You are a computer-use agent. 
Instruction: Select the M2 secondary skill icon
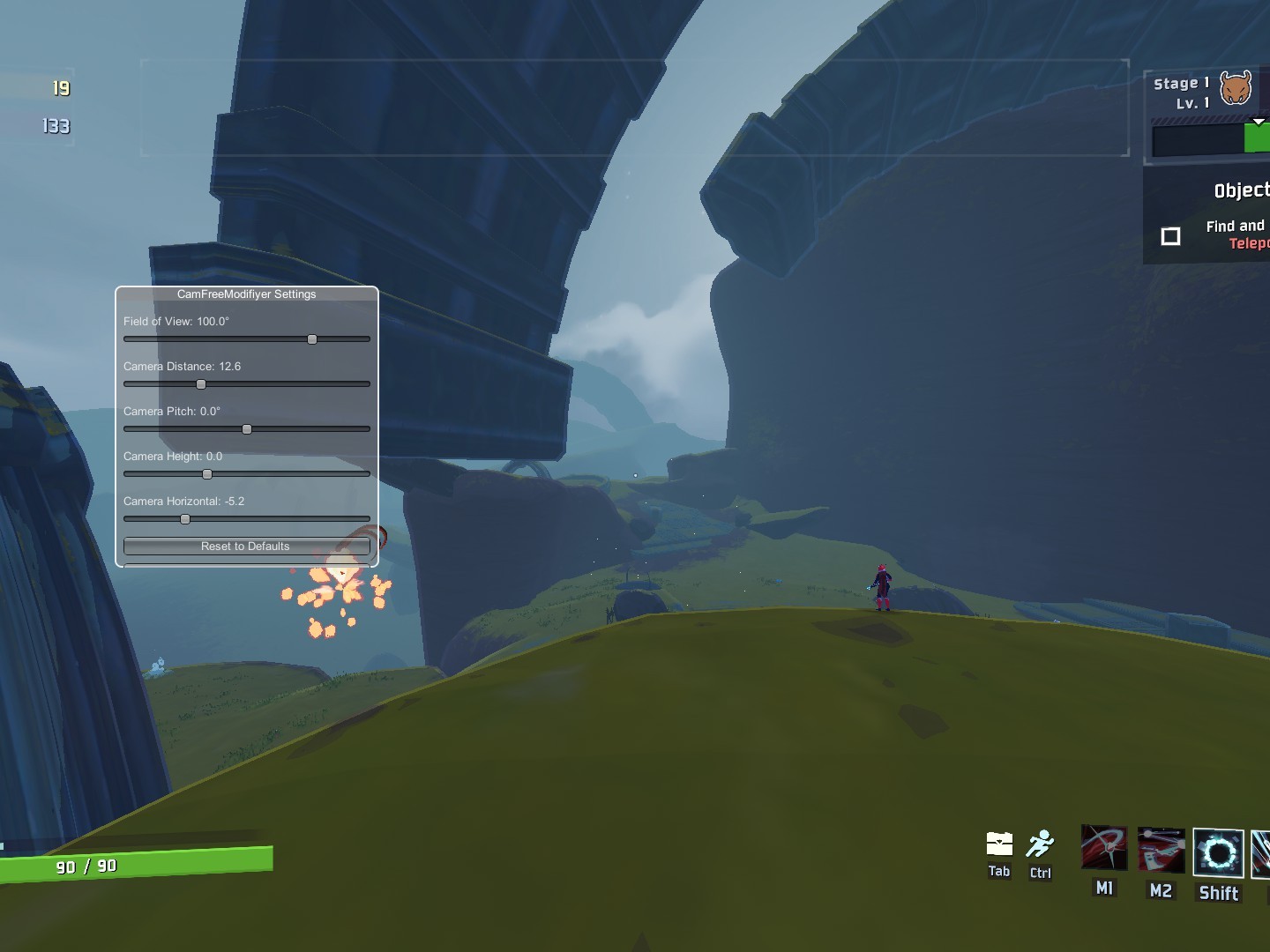coord(1161,848)
